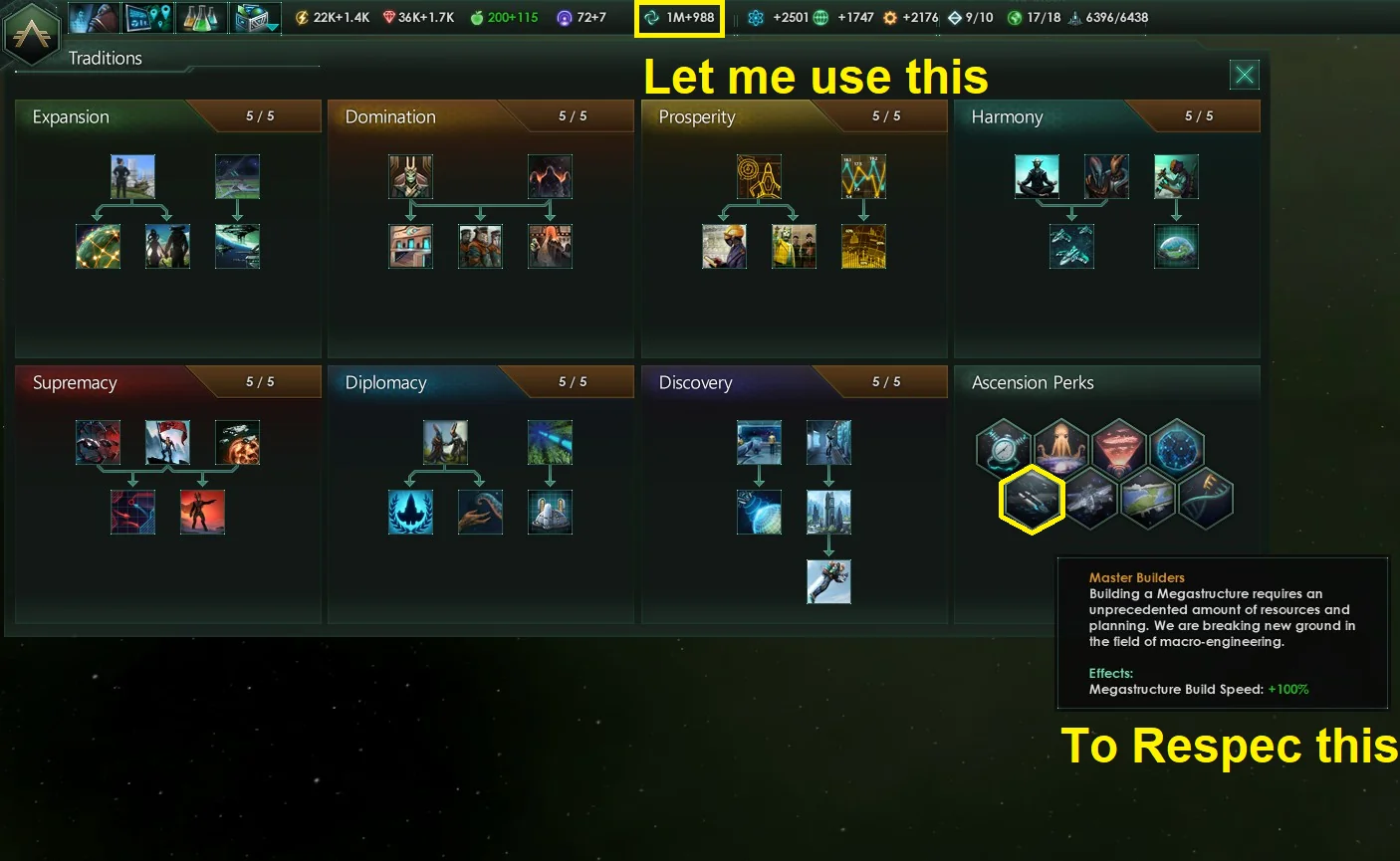Click the jetpack soldier Discovery tradition
The width and height of the screenshot is (1400, 861).
pos(828,581)
